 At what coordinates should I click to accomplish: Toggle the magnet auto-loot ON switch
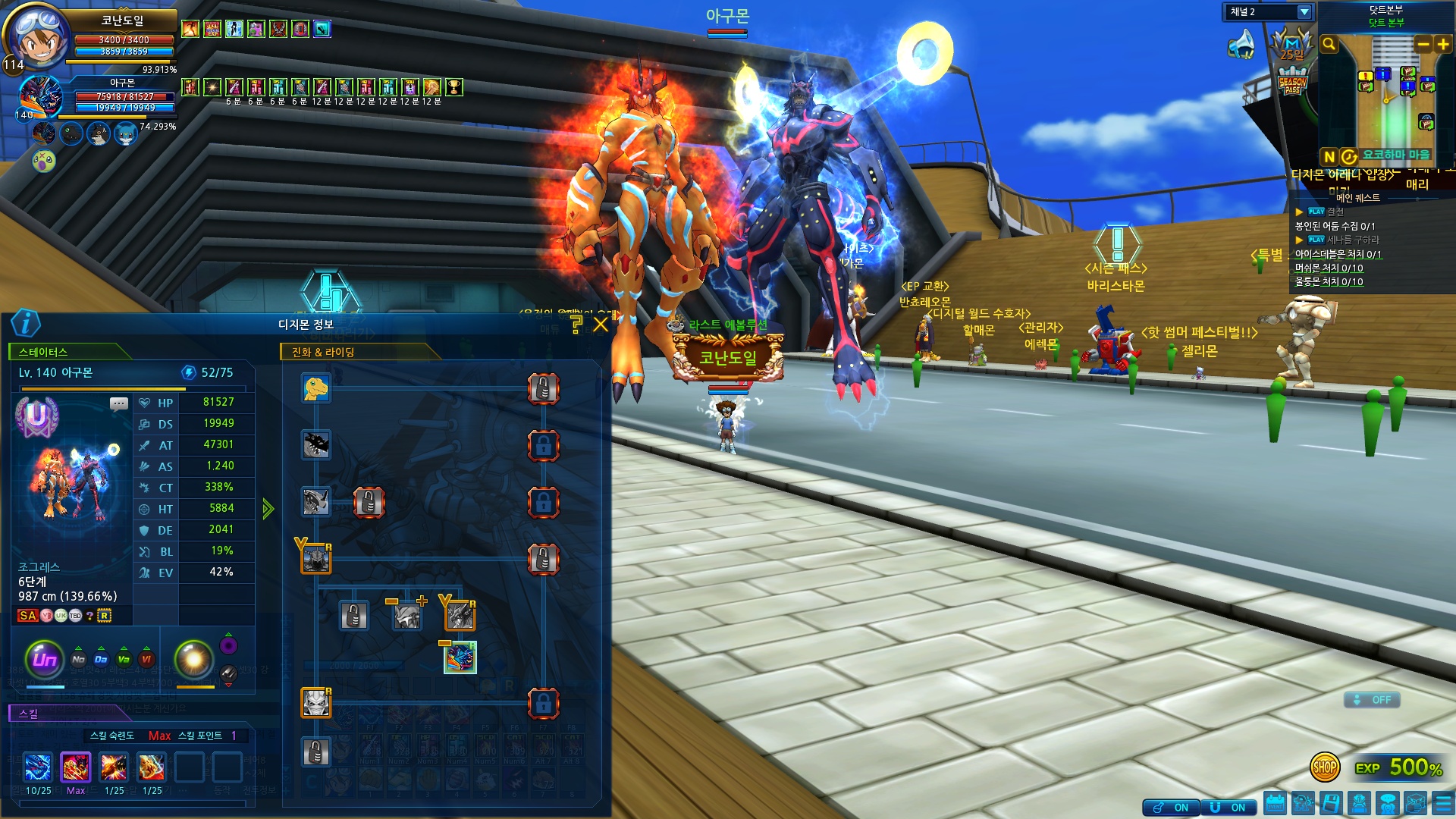coord(1227,807)
